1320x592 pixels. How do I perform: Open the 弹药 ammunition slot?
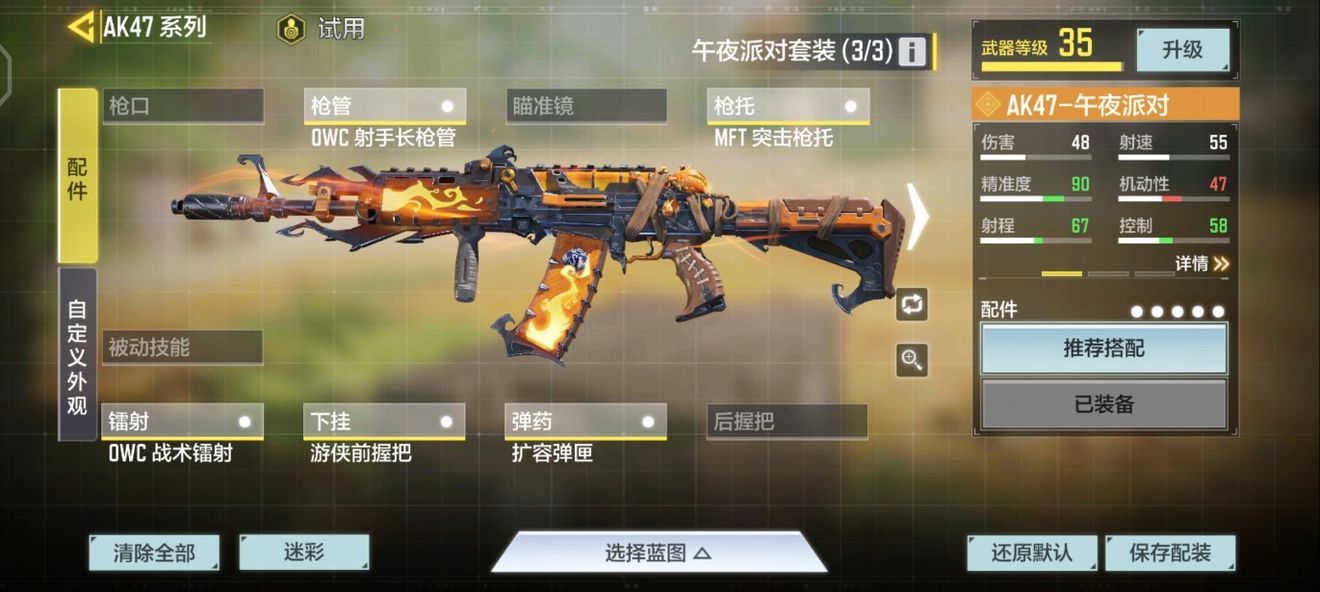[586, 422]
